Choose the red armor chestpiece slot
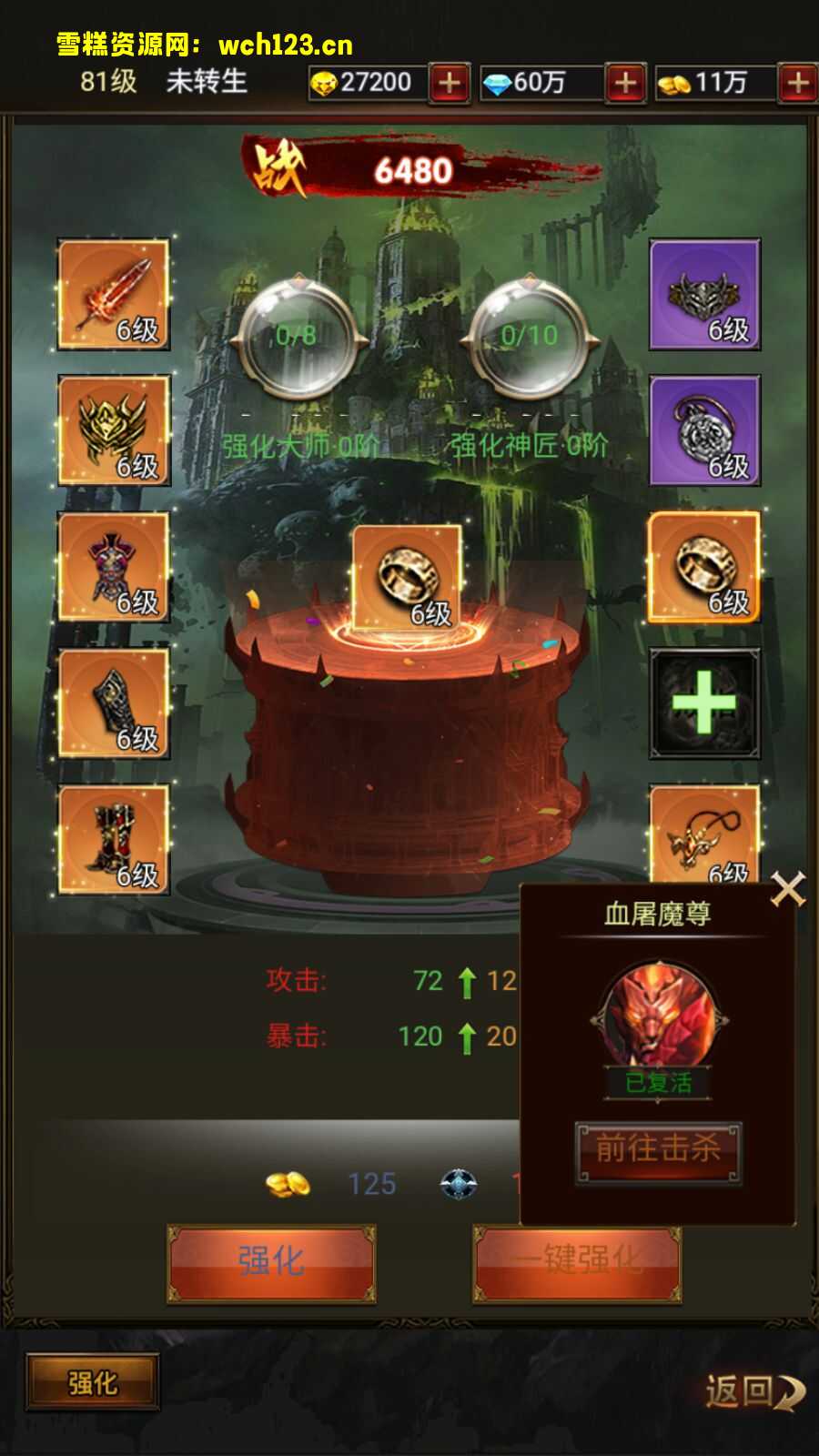The image size is (819, 1456). click(x=114, y=567)
